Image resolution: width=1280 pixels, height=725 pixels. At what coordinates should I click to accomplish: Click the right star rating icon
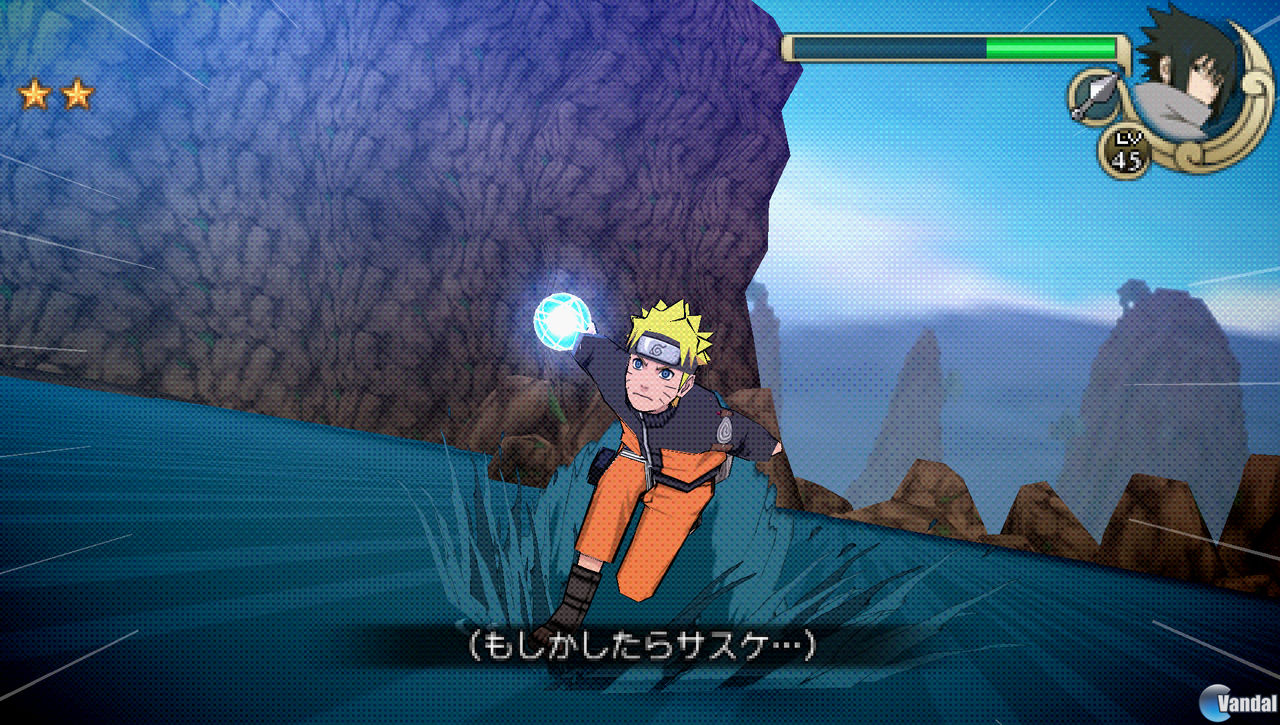(x=75, y=95)
